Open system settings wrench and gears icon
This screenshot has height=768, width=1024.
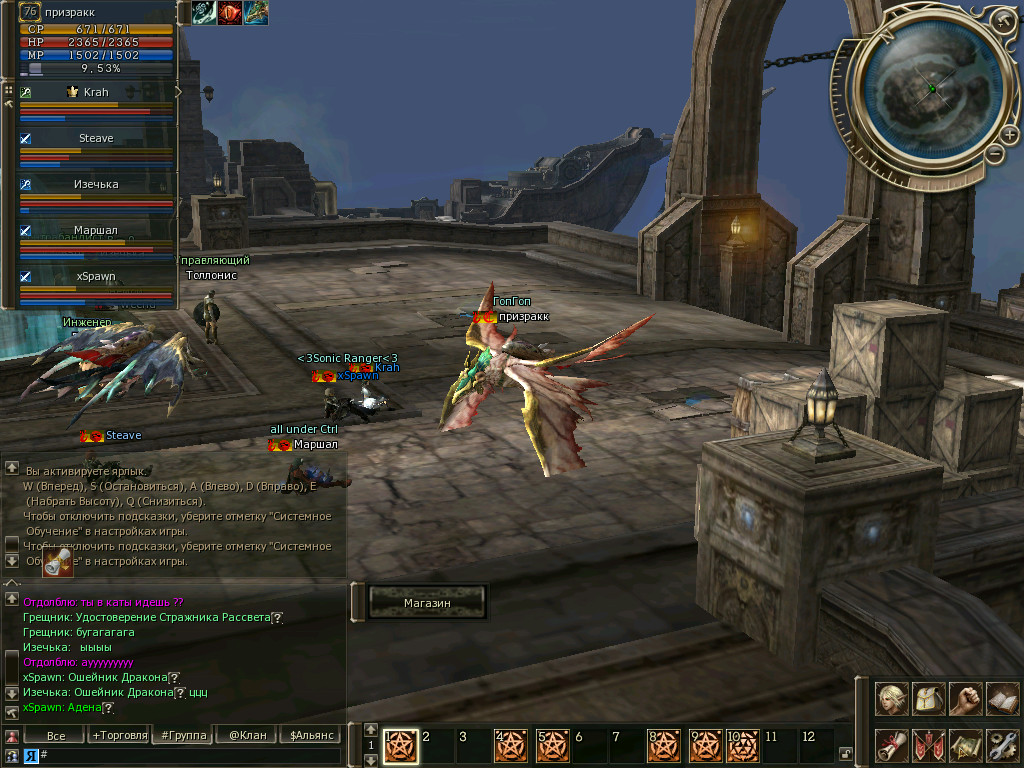pos(1002,745)
